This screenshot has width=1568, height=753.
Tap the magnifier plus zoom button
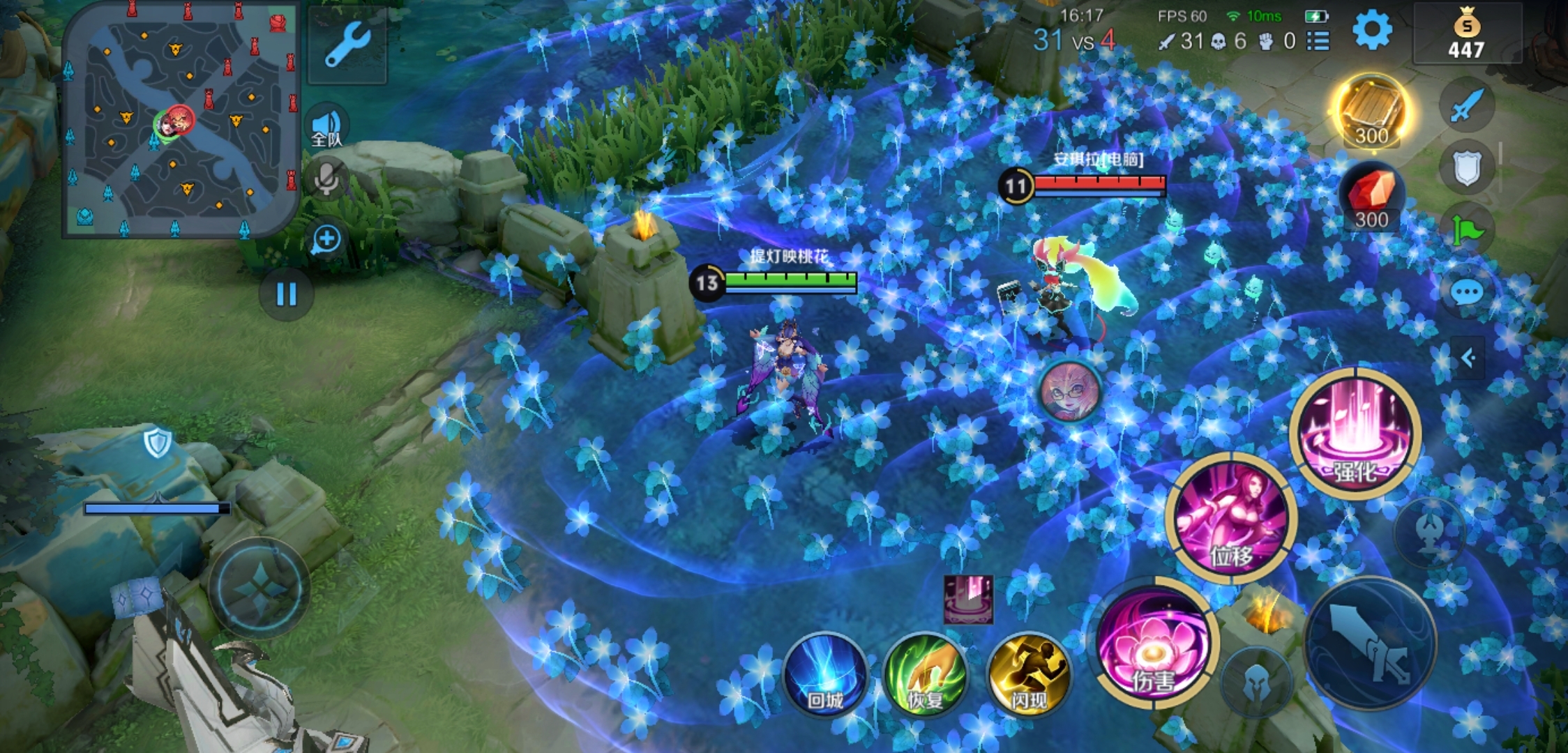[x=326, y=240]
